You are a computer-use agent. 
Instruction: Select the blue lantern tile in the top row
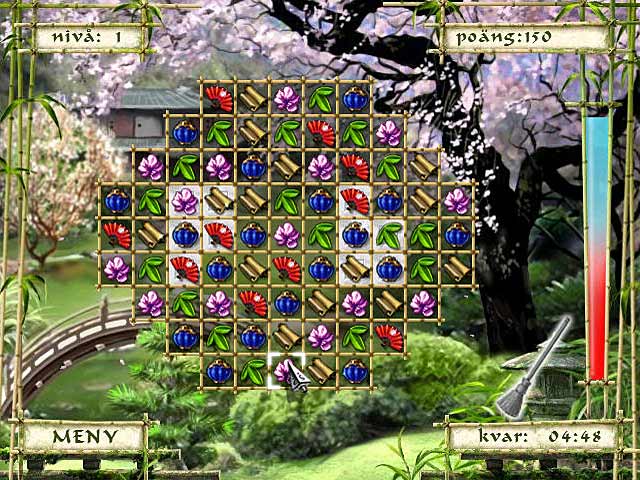point(355,99)
